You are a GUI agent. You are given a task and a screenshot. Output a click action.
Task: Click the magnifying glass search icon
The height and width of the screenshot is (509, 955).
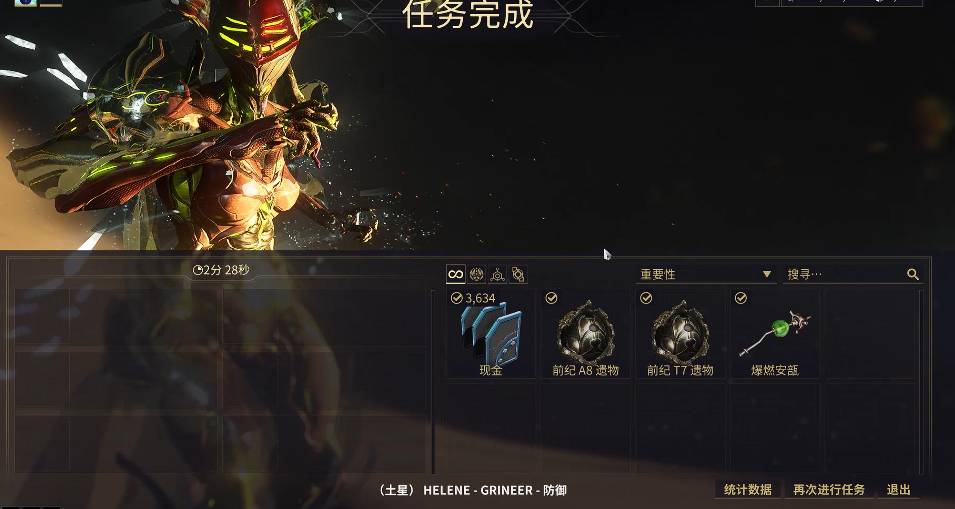pos(912,274)
